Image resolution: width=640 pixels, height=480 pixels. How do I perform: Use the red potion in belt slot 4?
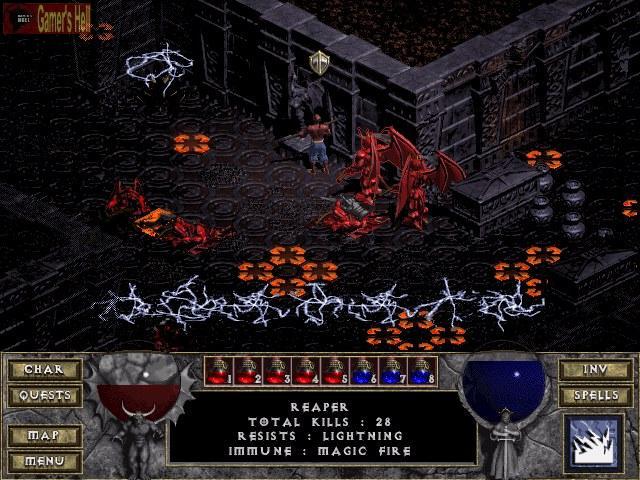click(x=305, y=372)
